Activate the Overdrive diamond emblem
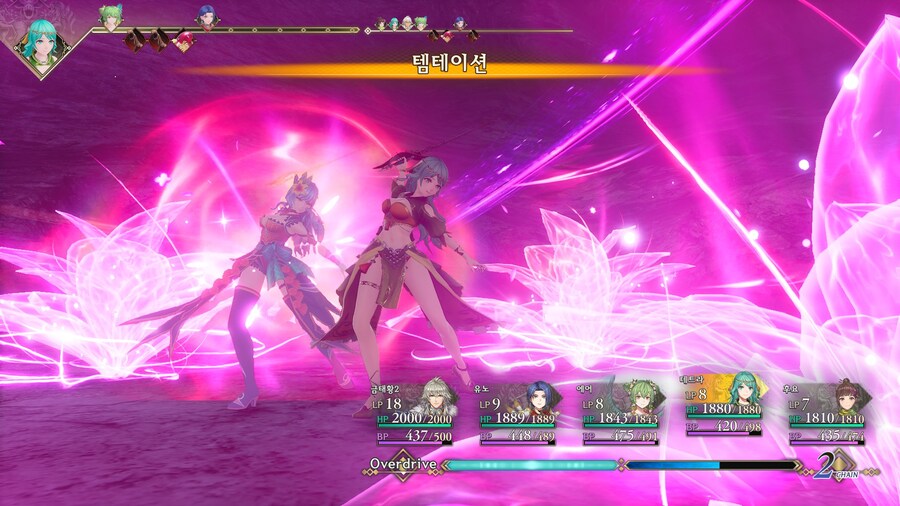 click(x=403, y=464)
